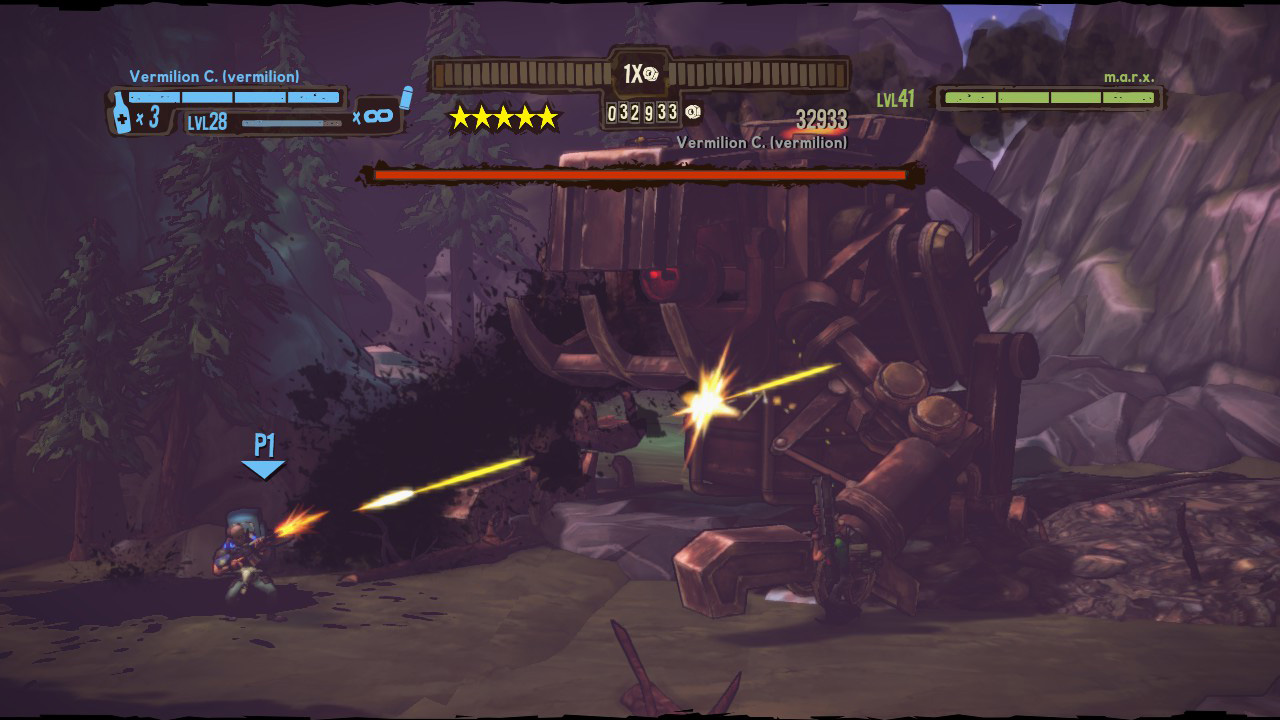Click the blue bullet ammo icon
Viewport: 1280px width, 720px height.
point(405,97)
